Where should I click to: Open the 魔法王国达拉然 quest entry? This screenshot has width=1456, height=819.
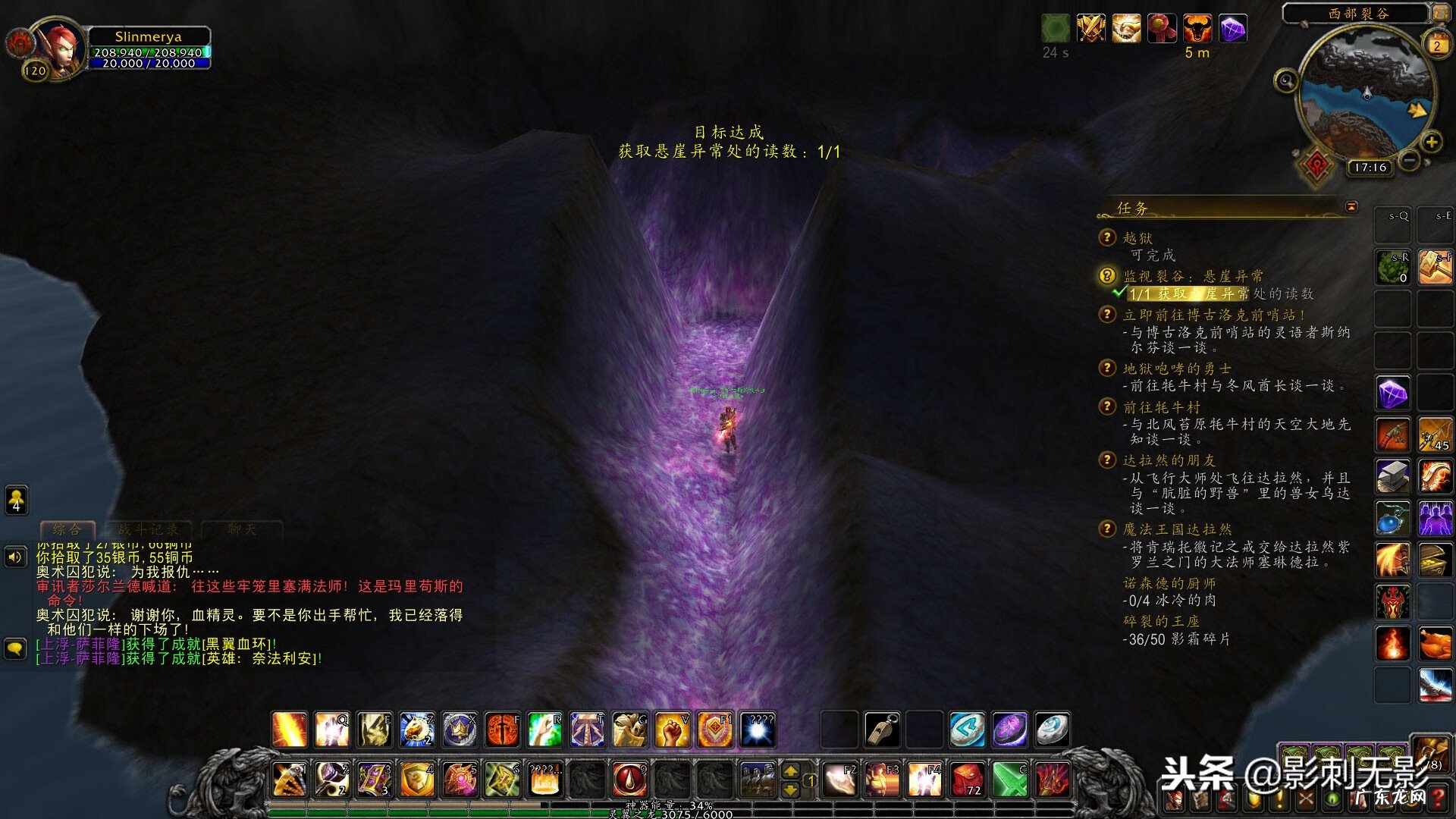(1177, 529)
